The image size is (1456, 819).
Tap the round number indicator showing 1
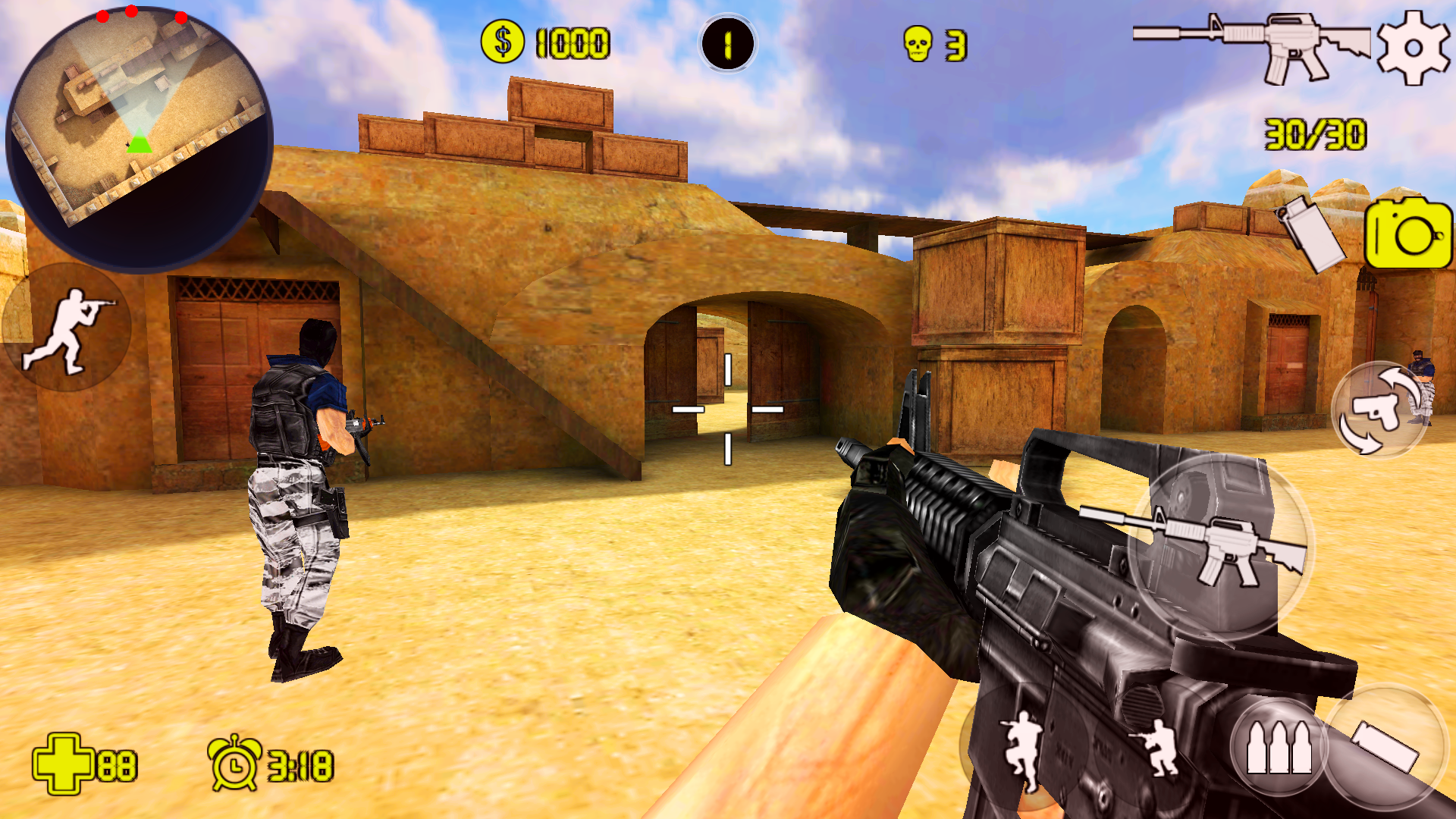click(728, 42)
